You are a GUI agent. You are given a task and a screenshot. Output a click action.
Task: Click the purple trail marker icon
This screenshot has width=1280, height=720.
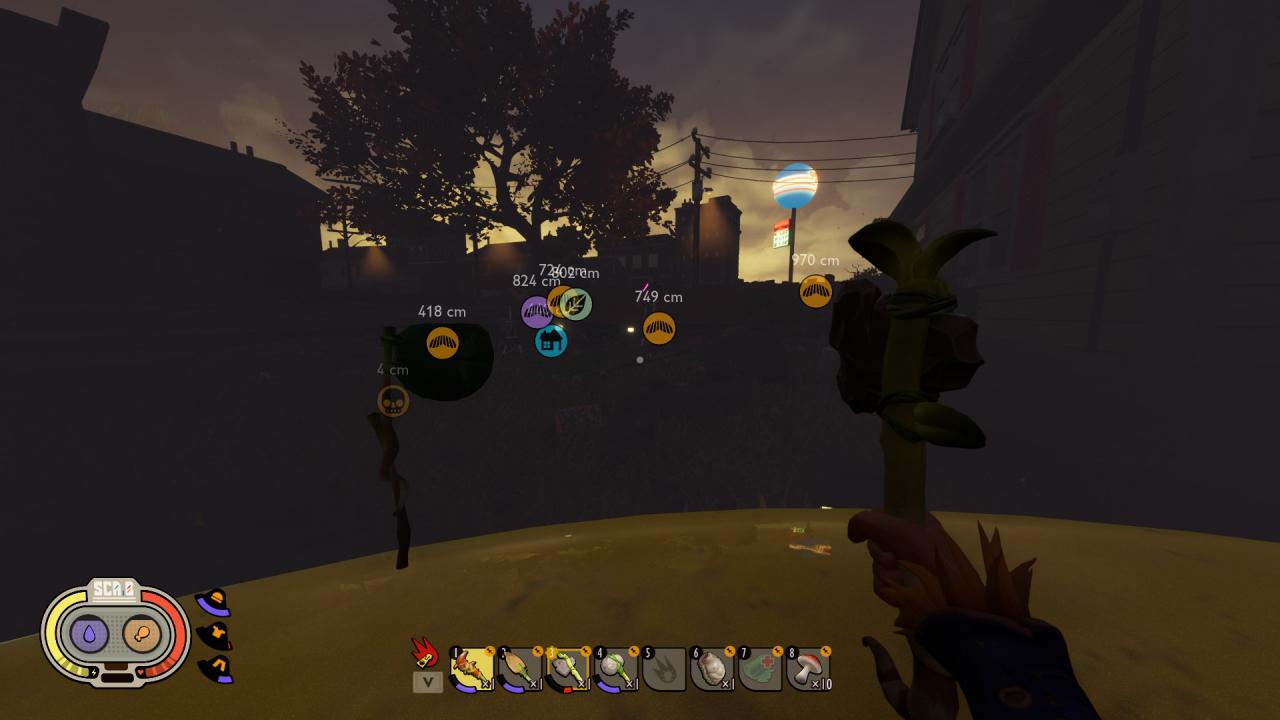536,312
